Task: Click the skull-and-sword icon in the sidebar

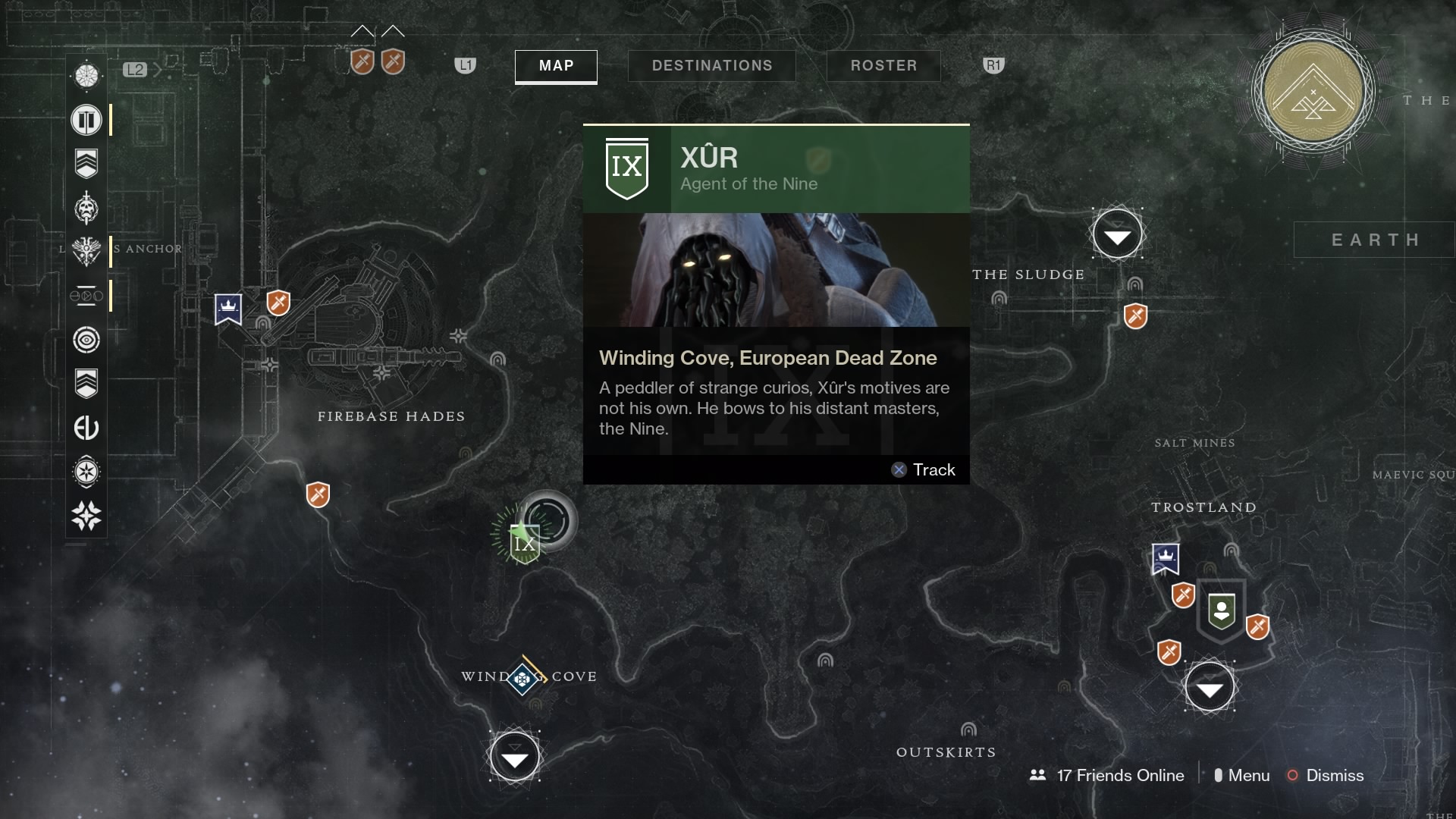Action: click(86, 209)
